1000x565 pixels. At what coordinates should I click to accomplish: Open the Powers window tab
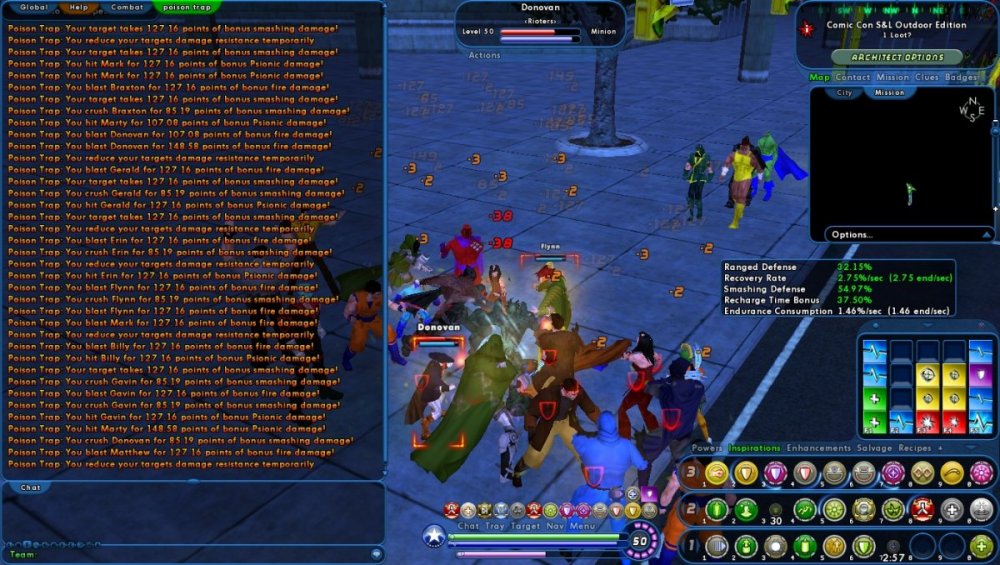tap(707, 448)
